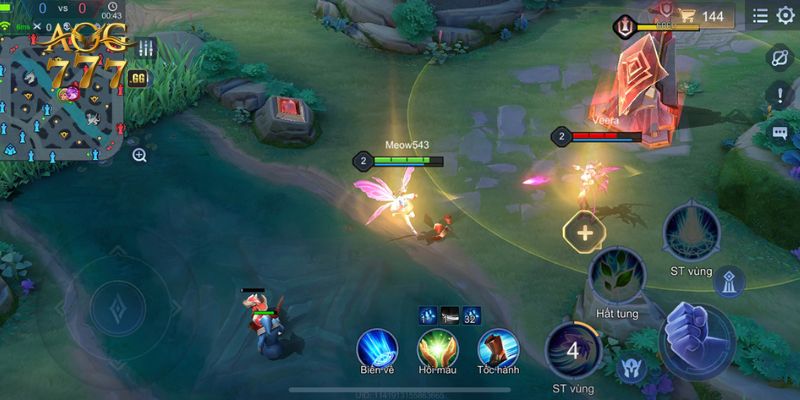
Task: Use the Hồi máu heal spell
Action: (x=437, y=347)
